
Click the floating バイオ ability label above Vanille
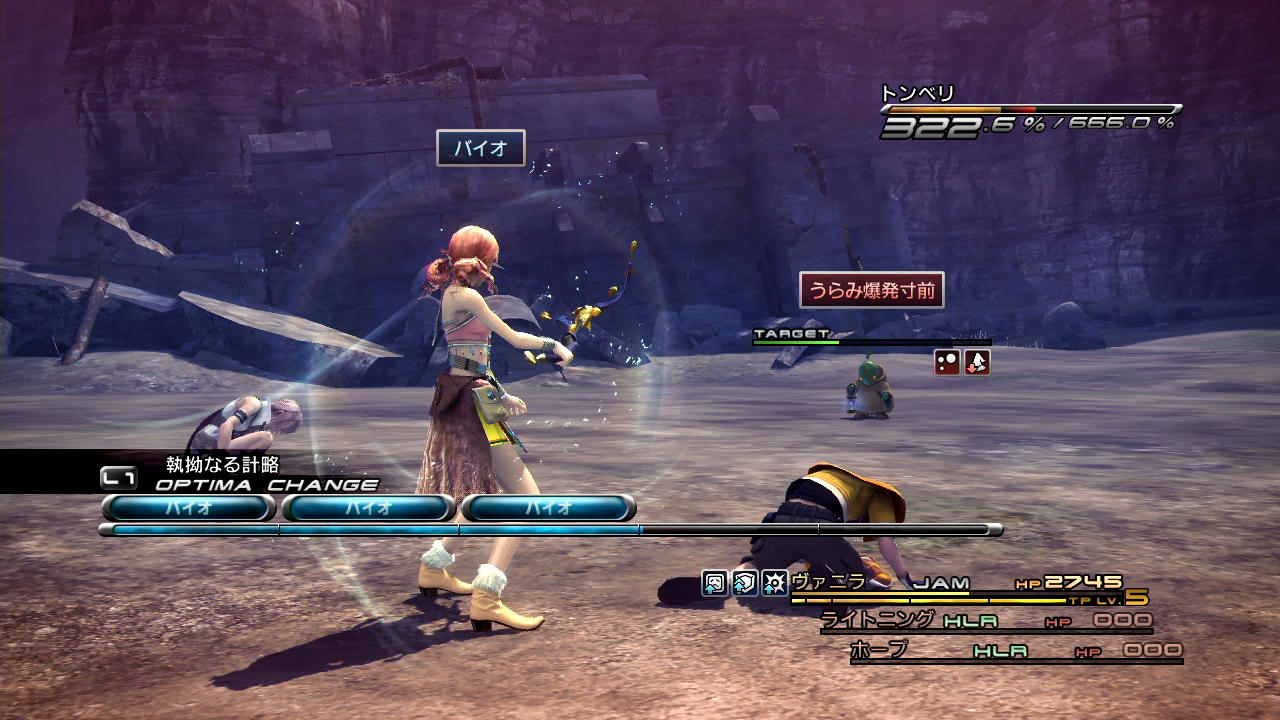[x=481, y=149]
